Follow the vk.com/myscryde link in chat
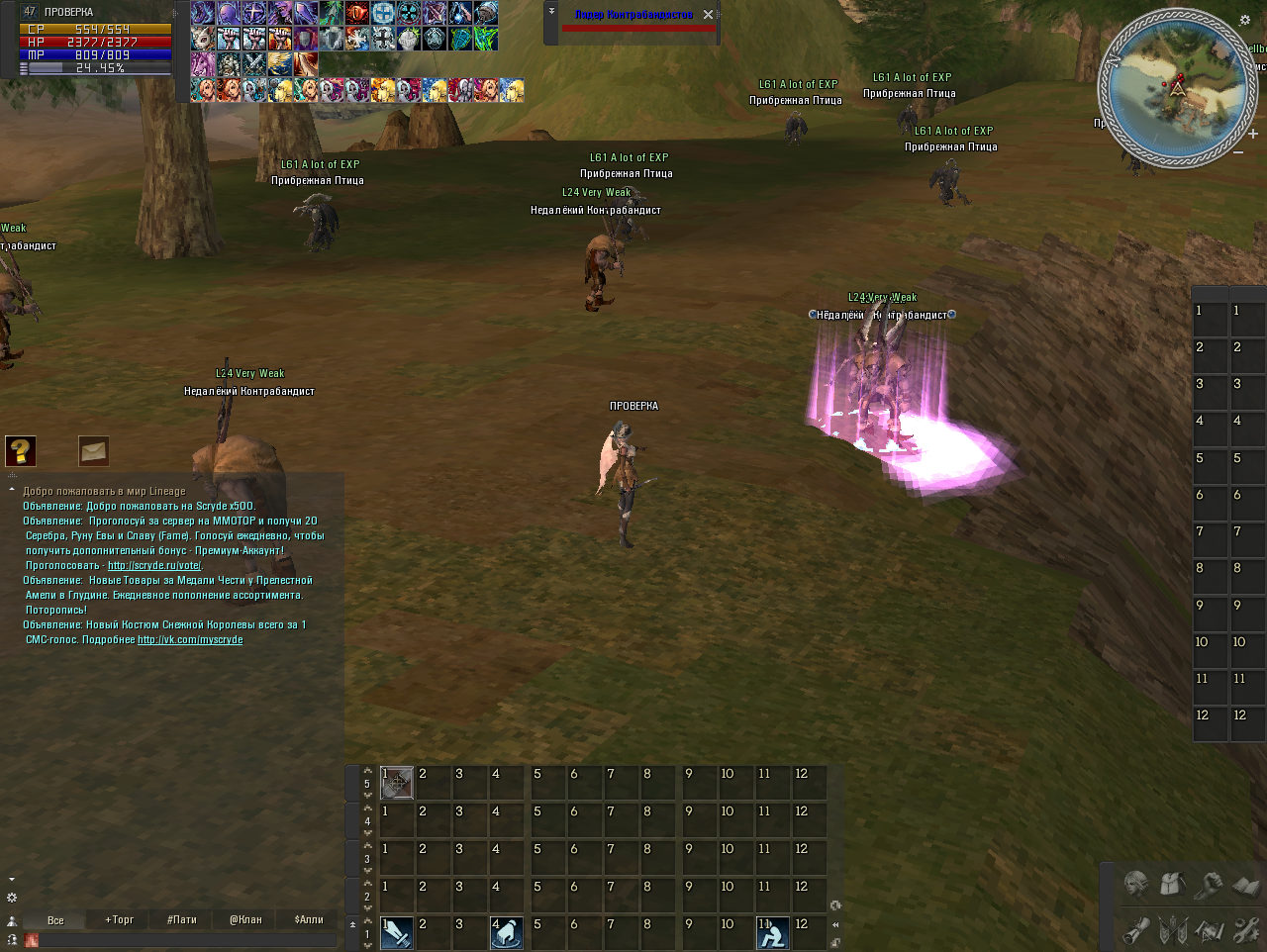 coord(190,640)
